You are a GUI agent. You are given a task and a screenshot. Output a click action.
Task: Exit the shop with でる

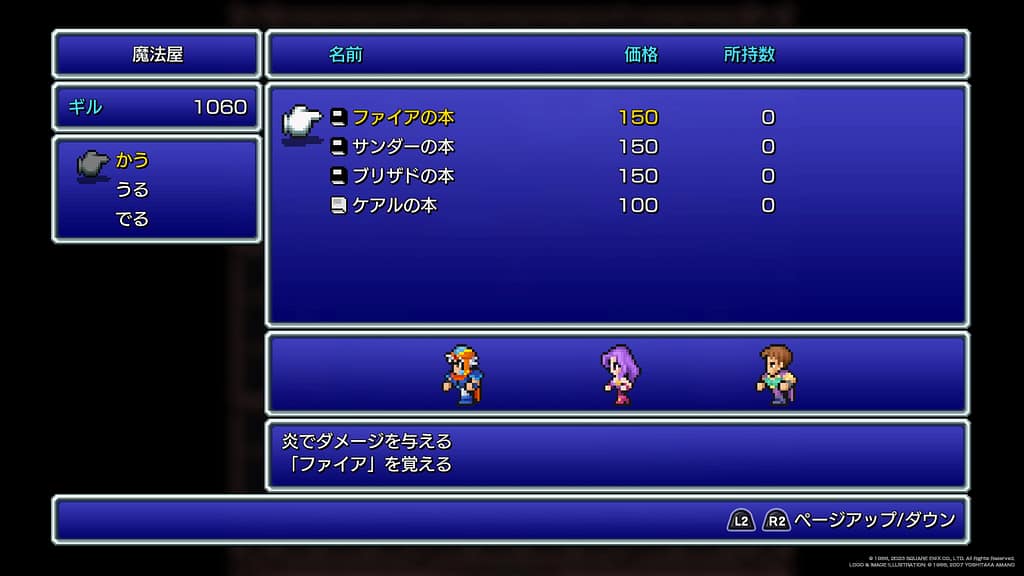tap(132, 218)
